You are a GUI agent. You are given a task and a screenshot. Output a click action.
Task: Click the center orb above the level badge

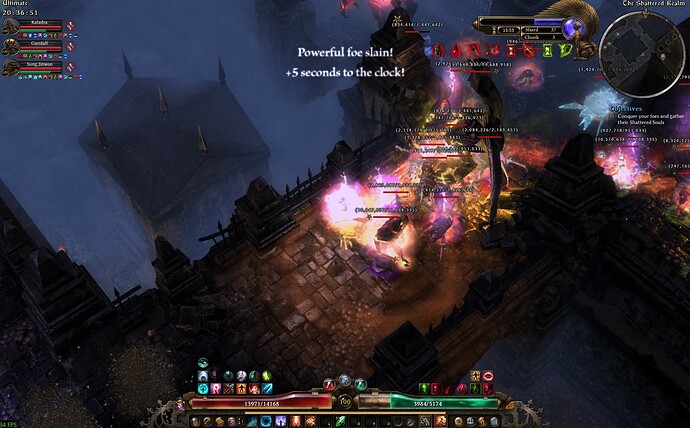(x=343, y=379)
